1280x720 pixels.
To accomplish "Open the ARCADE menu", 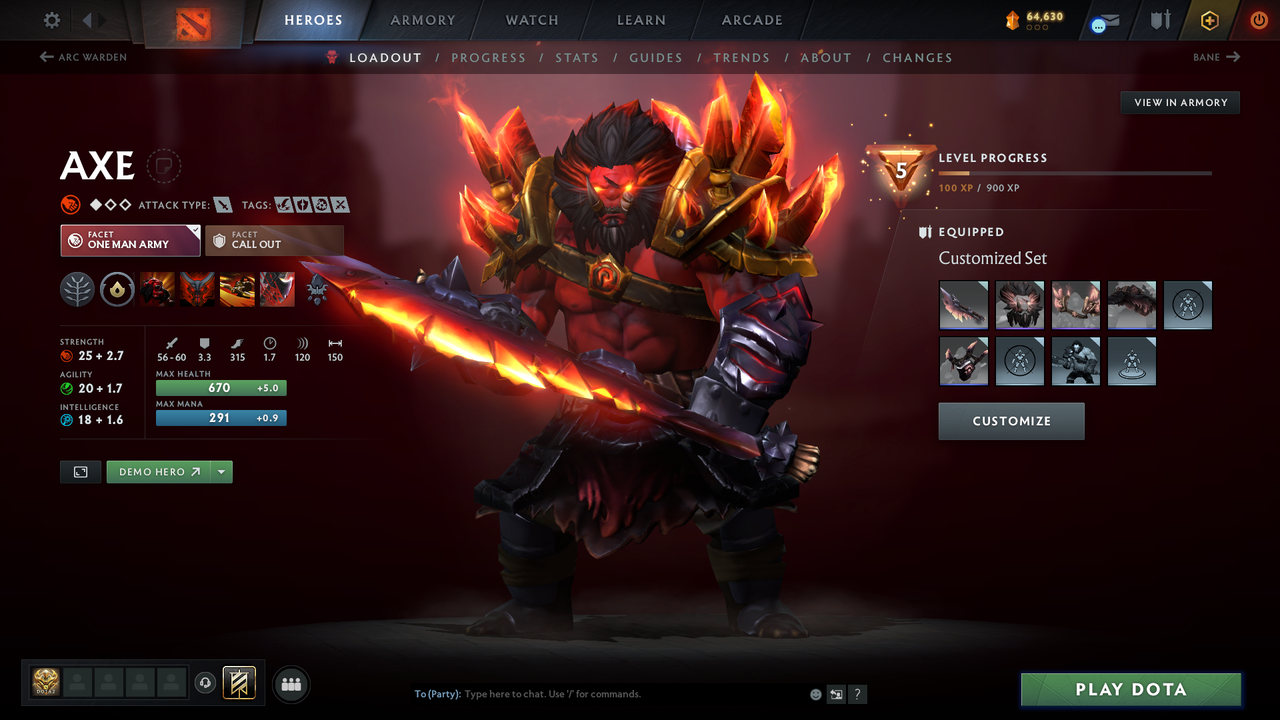I will [751, 20].
